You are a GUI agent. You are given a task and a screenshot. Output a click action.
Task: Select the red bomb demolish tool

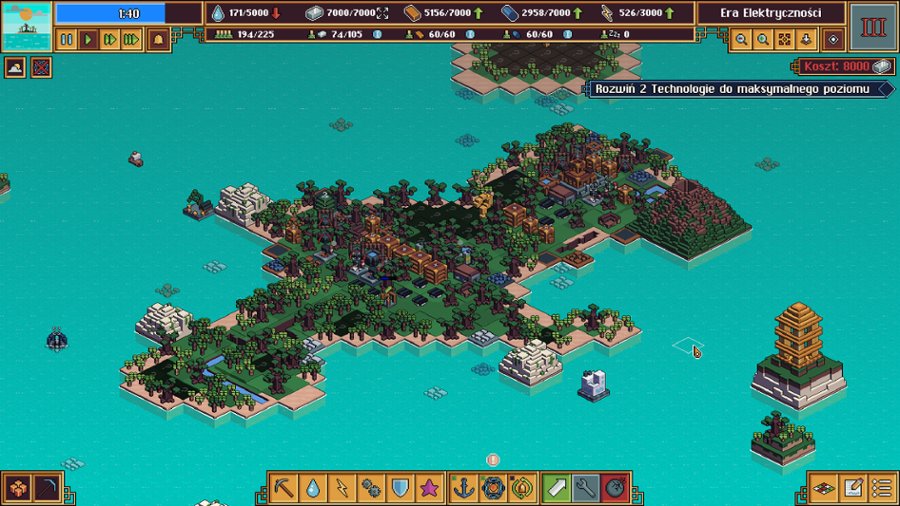click(616, 488)
